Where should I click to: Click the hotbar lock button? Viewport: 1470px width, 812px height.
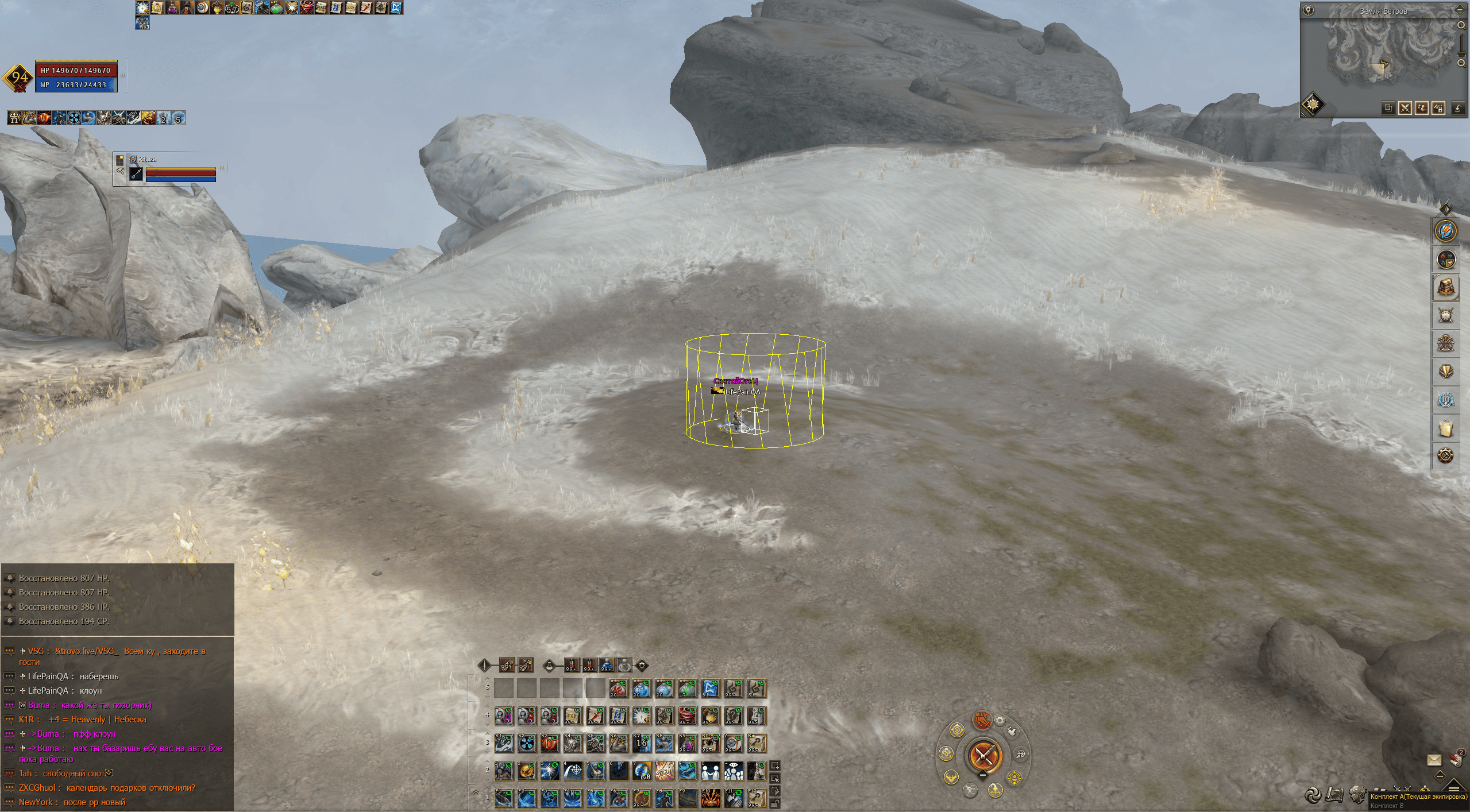[x=774, y=803]
